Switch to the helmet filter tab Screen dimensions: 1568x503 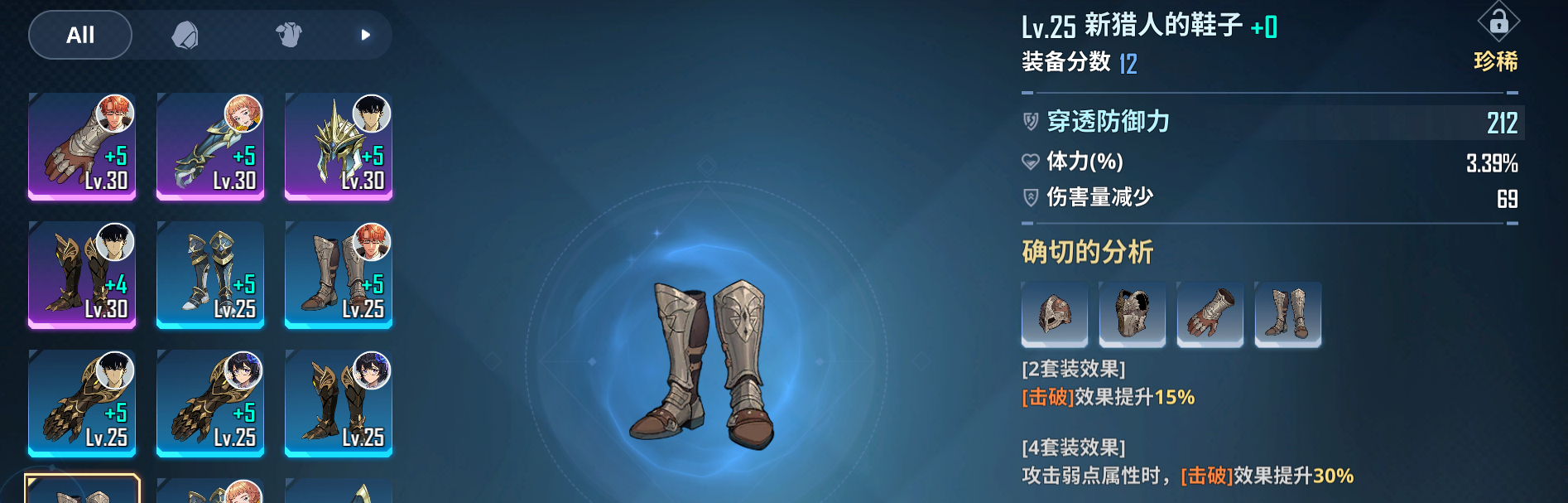[x=185, y=35]
